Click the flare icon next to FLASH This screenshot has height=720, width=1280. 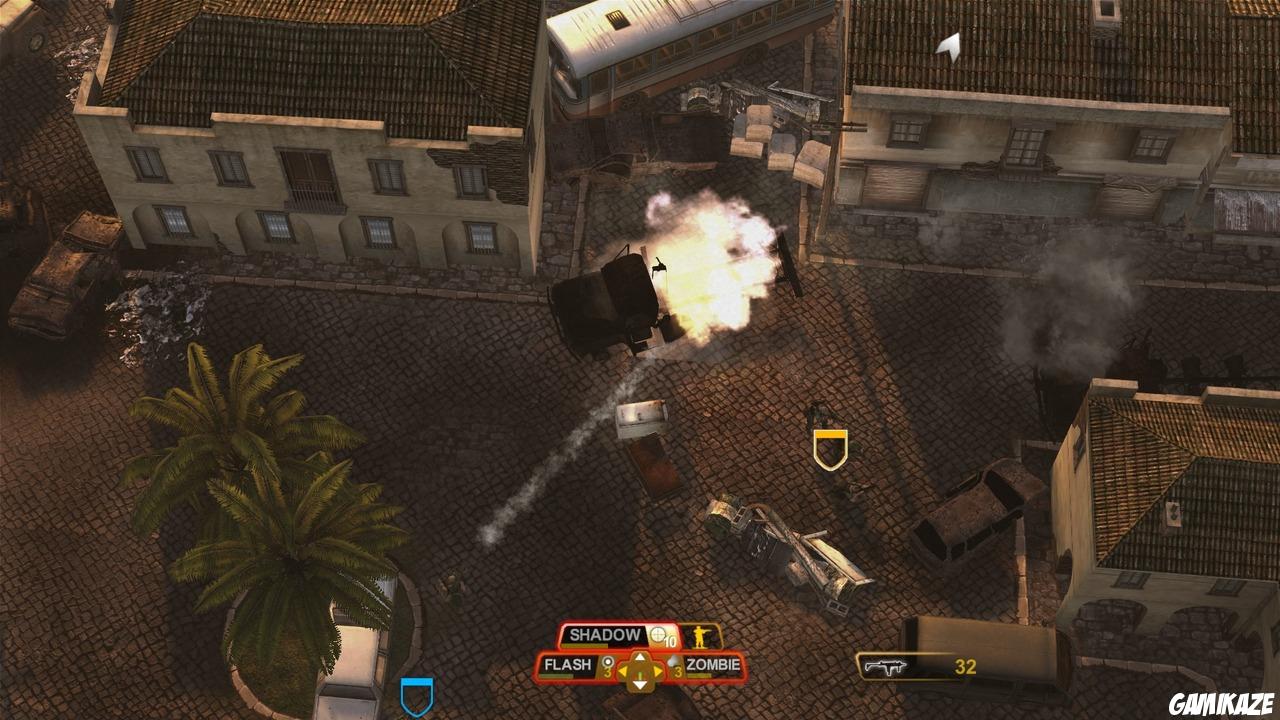608,663
